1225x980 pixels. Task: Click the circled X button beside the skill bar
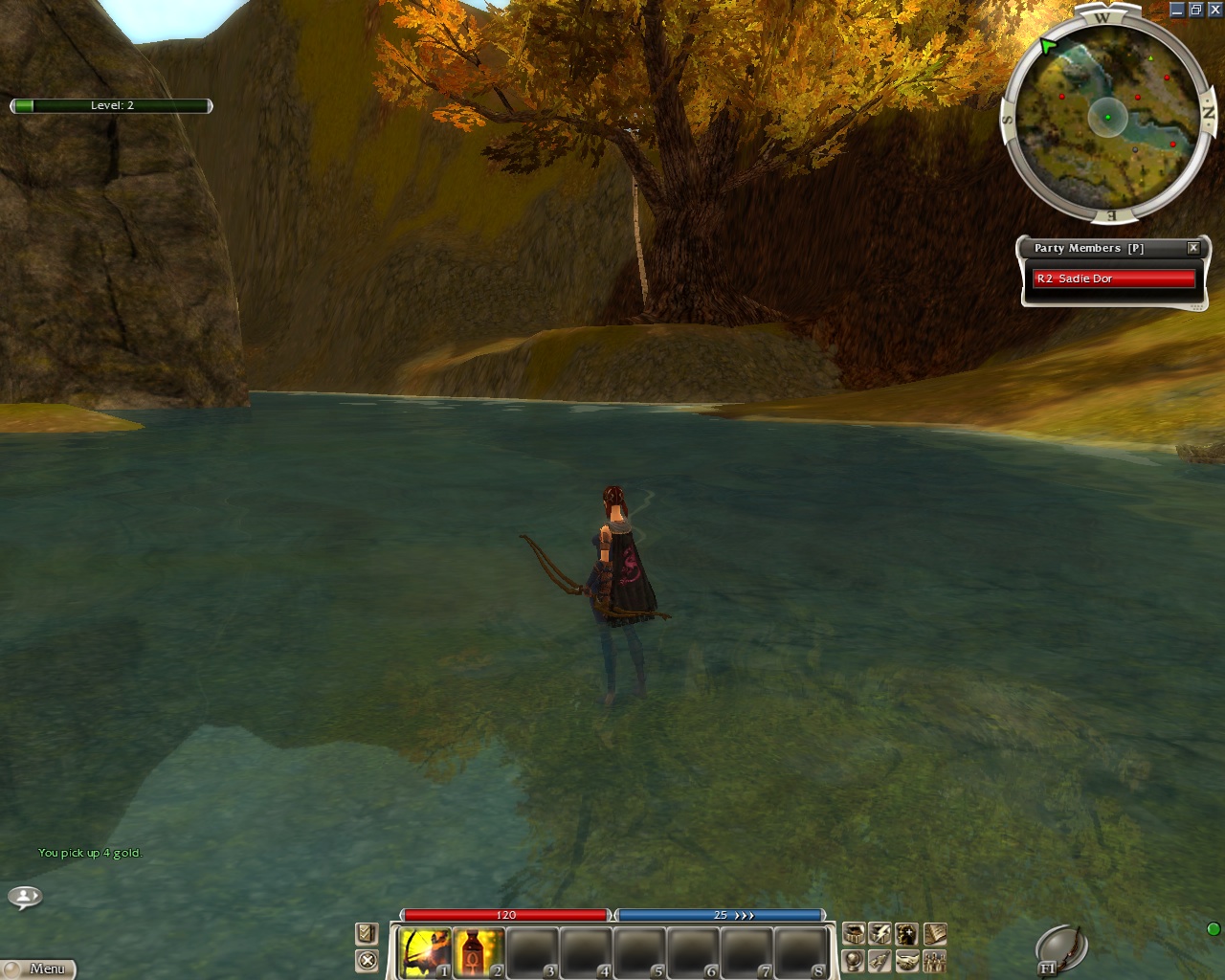coord(367,960)
